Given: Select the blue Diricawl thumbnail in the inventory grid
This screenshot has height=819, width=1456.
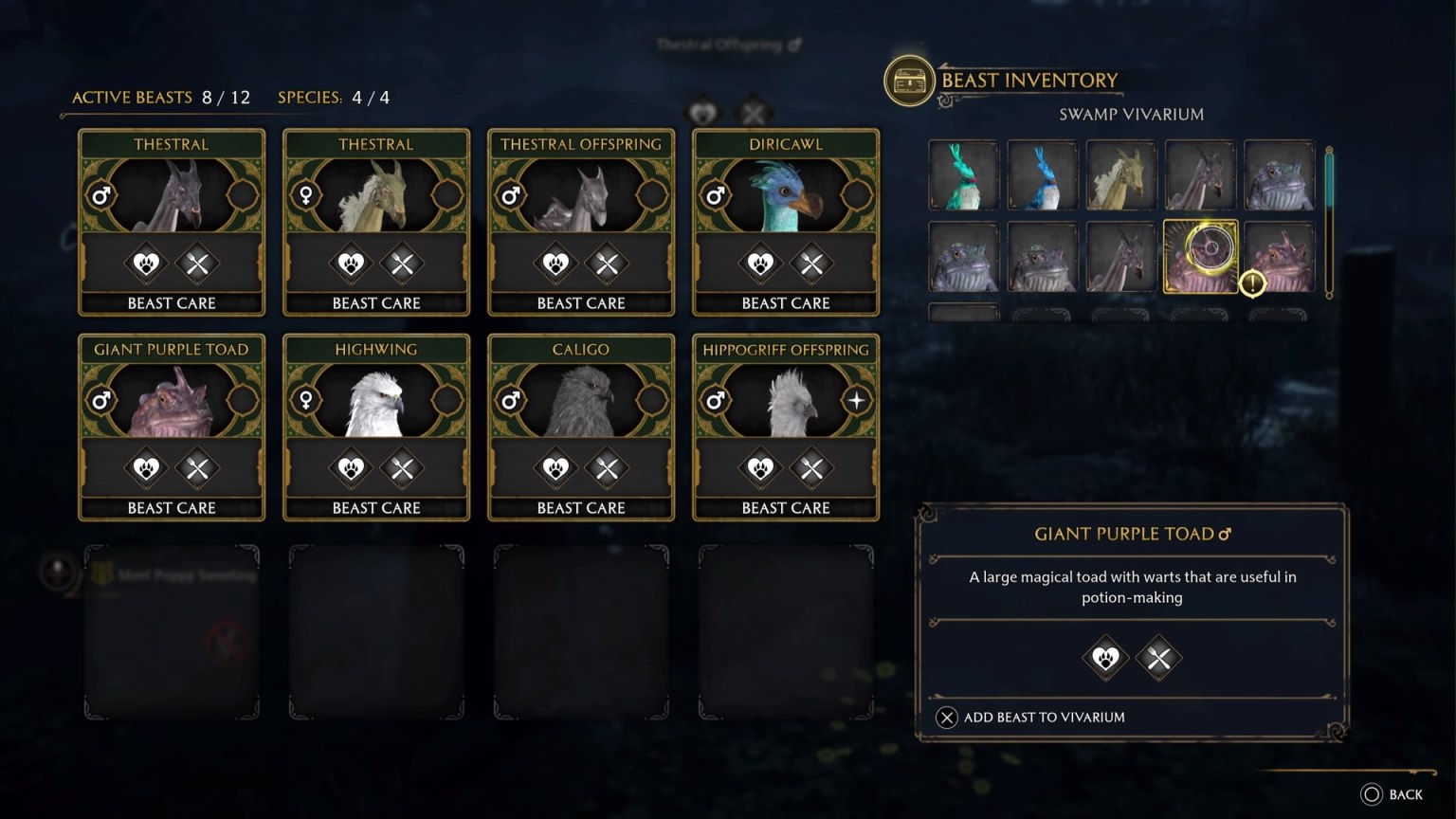Looking at the screenshot, I should (x=1042, y=176).
